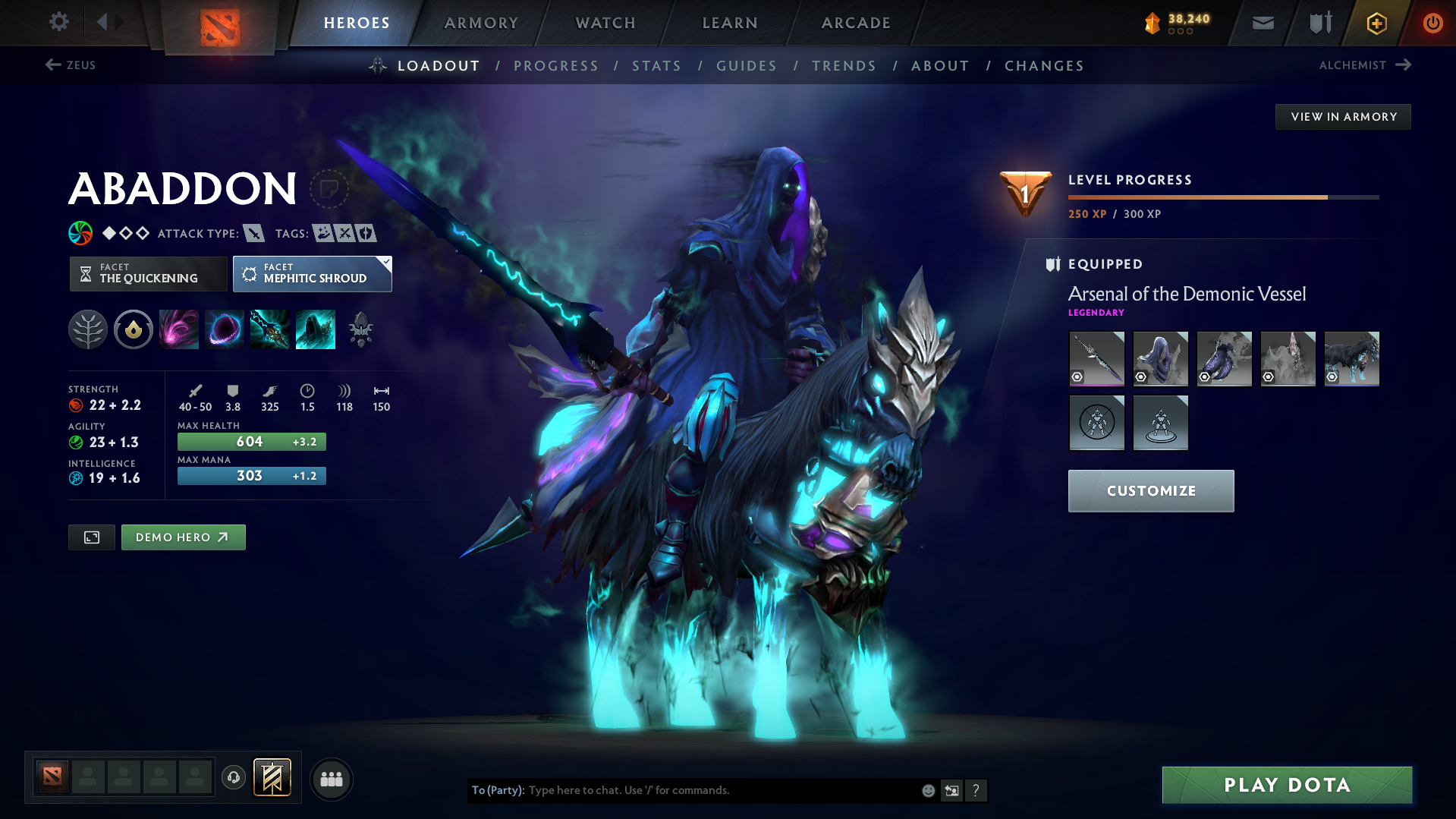The height and width of the screenshot is (819, 1456).
Task: Open the settings gear
Action: click(58, 22)
